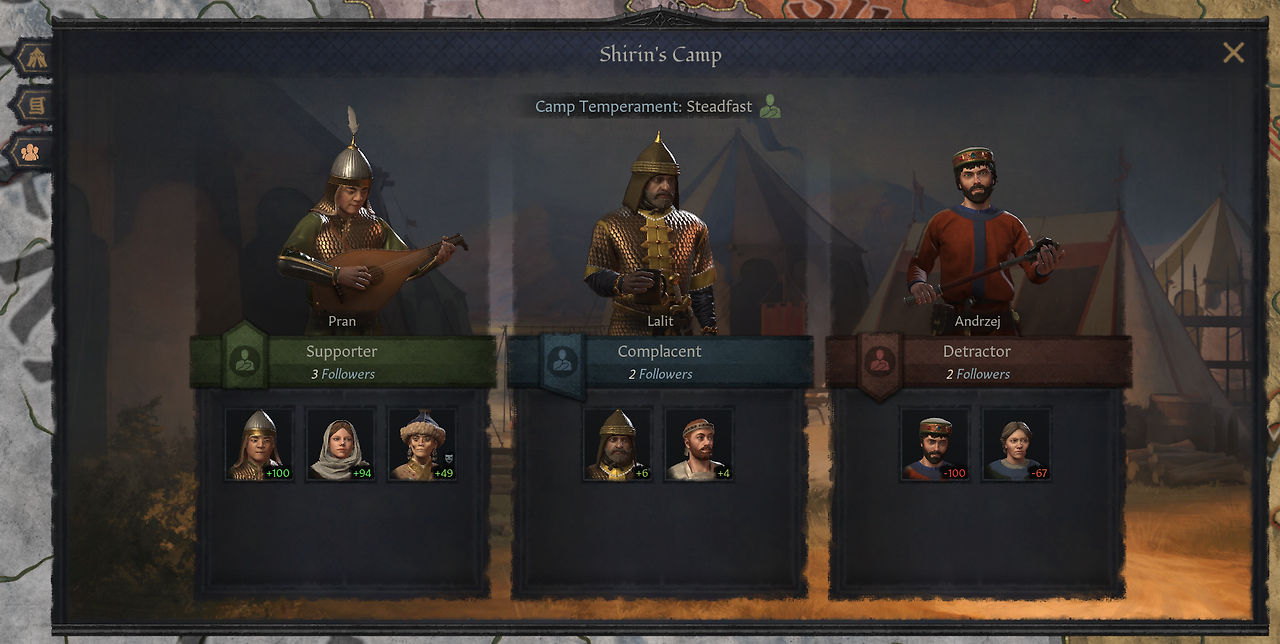Select complacent follower showing +6
This screenshot has height=644, width=1280.
point(617,444)
